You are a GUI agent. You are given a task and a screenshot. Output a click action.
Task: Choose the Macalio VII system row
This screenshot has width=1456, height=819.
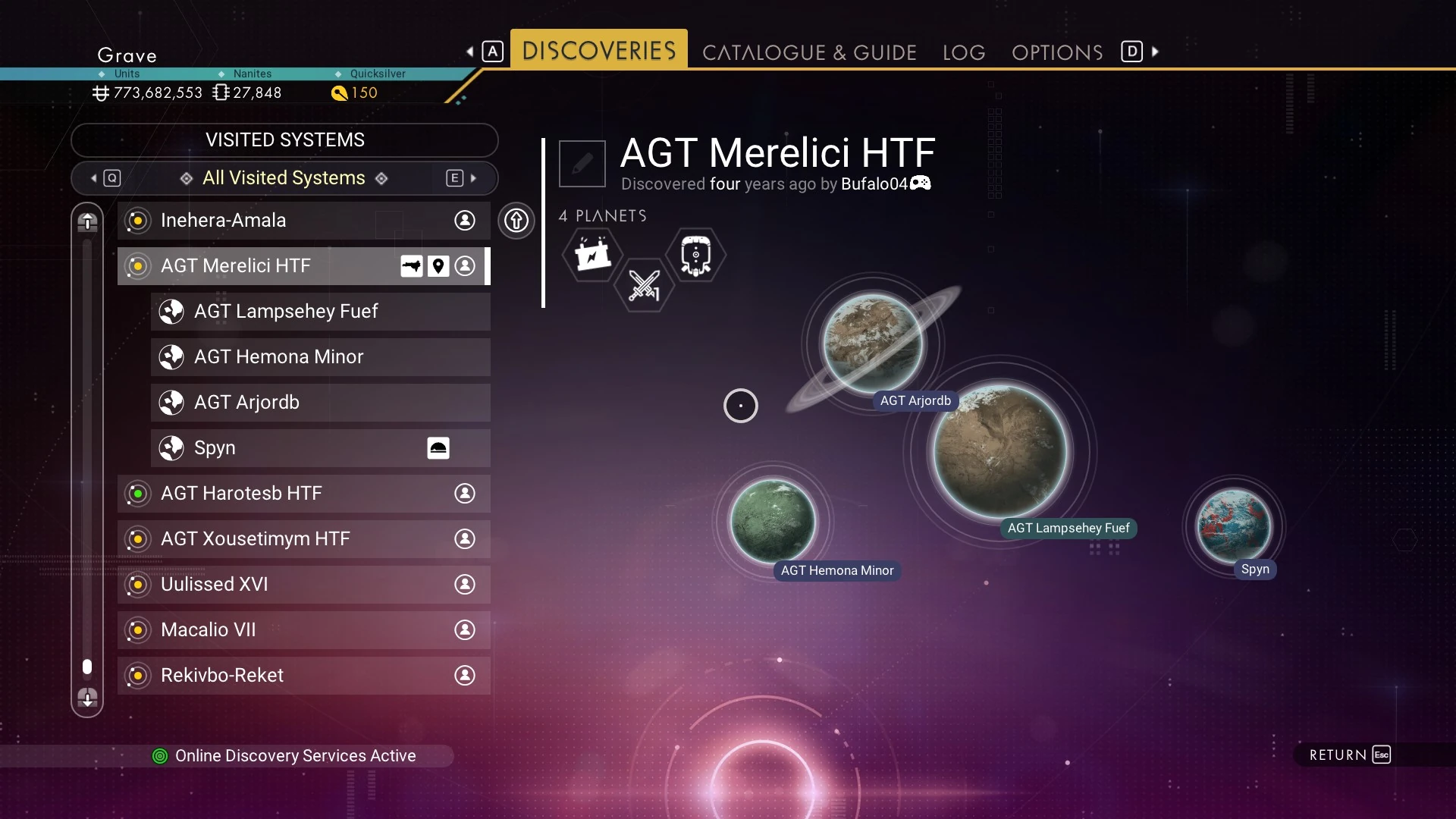[x=303, y=630]
